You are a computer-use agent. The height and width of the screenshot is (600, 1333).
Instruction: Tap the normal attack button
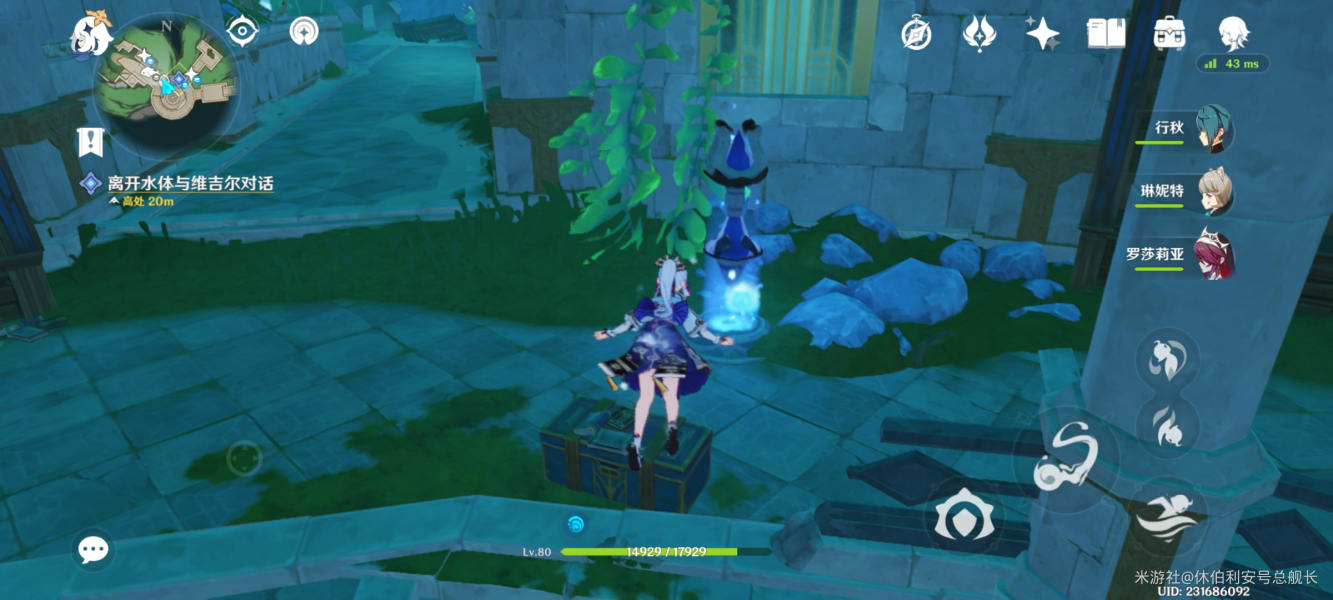click(x=1066, y=460)
